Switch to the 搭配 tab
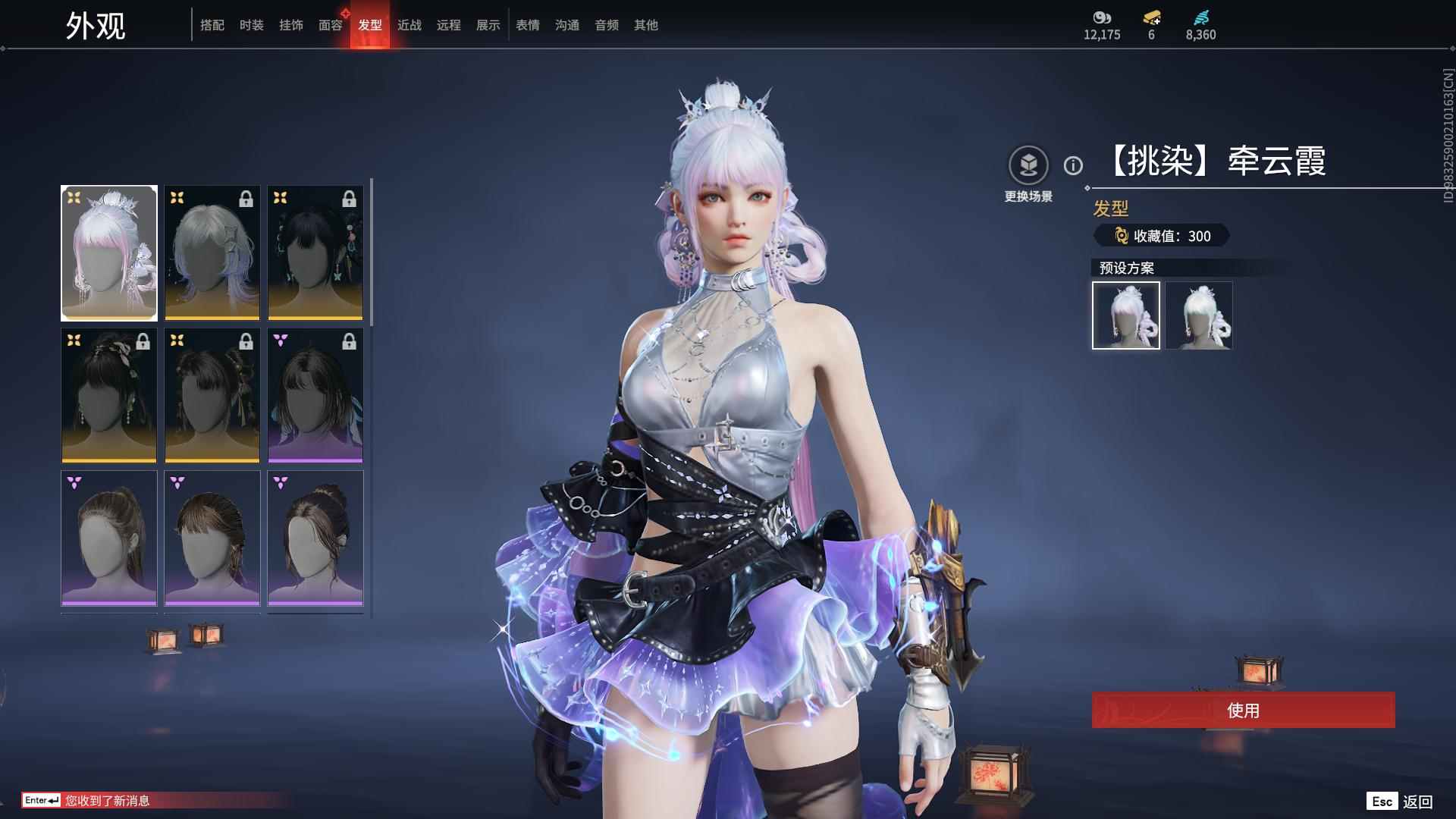The height and width of the screenshot is (819, 1456). [212, 25]
